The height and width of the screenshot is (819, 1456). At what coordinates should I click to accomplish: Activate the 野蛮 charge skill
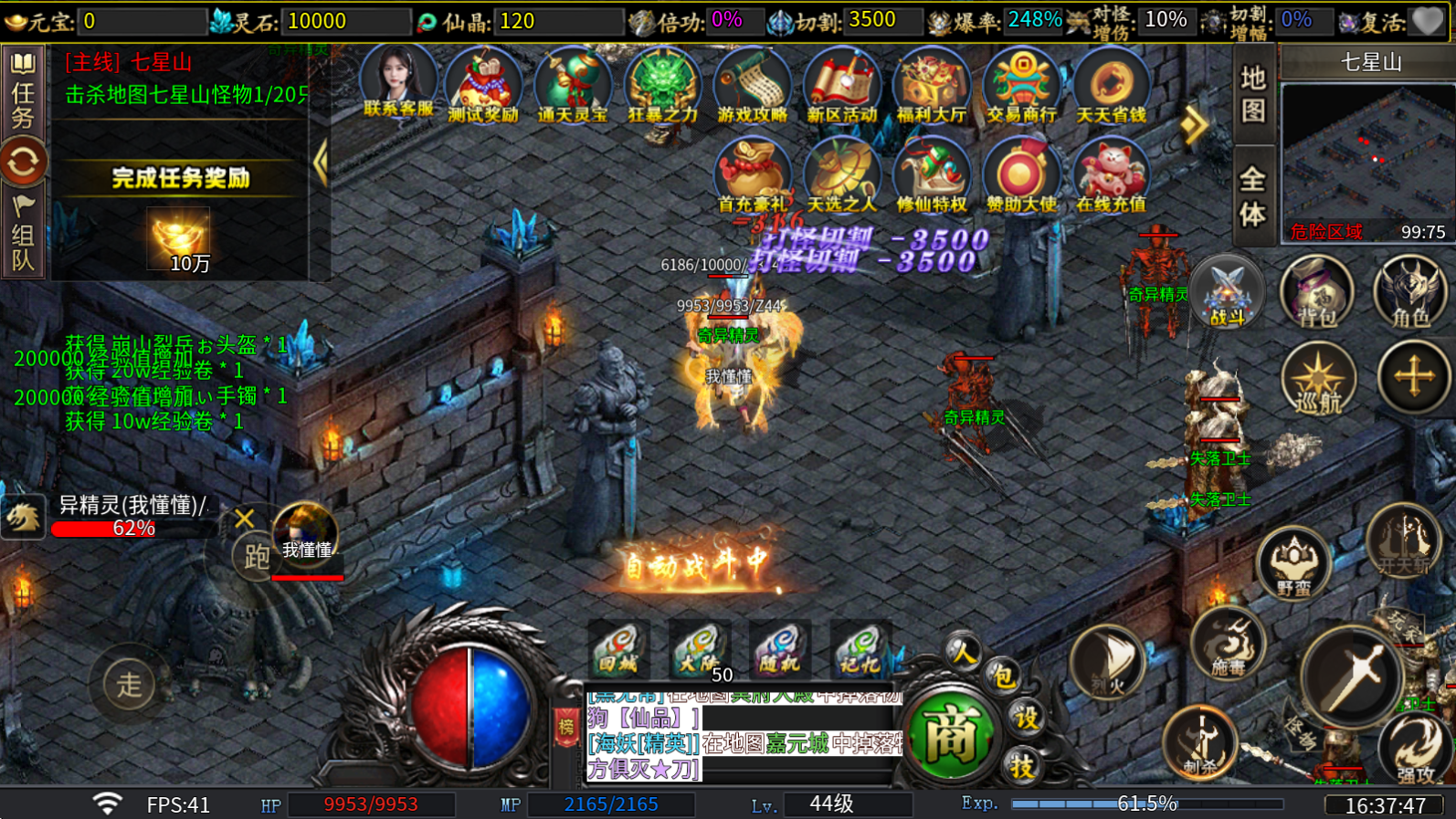click(1292, 563)
